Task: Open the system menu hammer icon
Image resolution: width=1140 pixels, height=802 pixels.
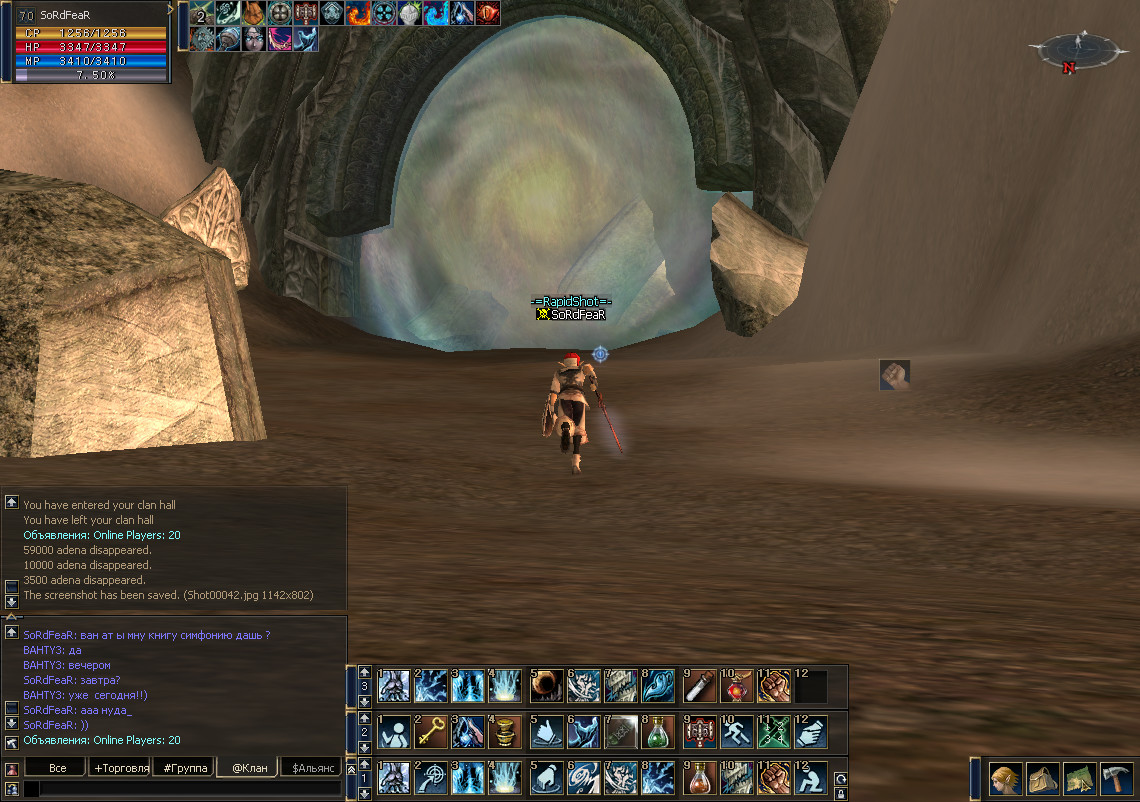Action: click(x=1116, y=778)
